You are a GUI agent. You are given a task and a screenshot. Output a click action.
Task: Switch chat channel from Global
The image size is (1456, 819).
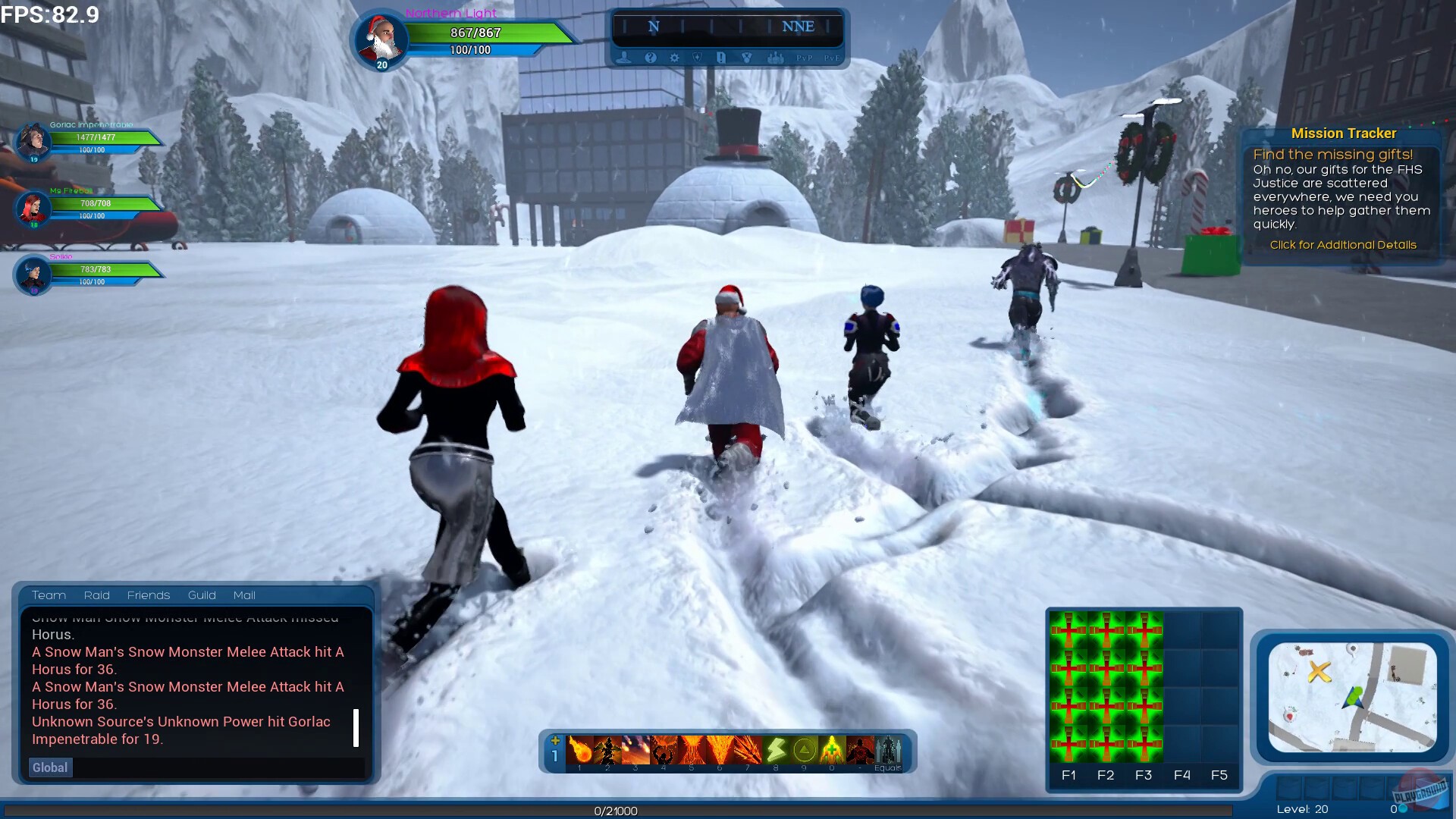pyautogui.click(x=49, y=767)
